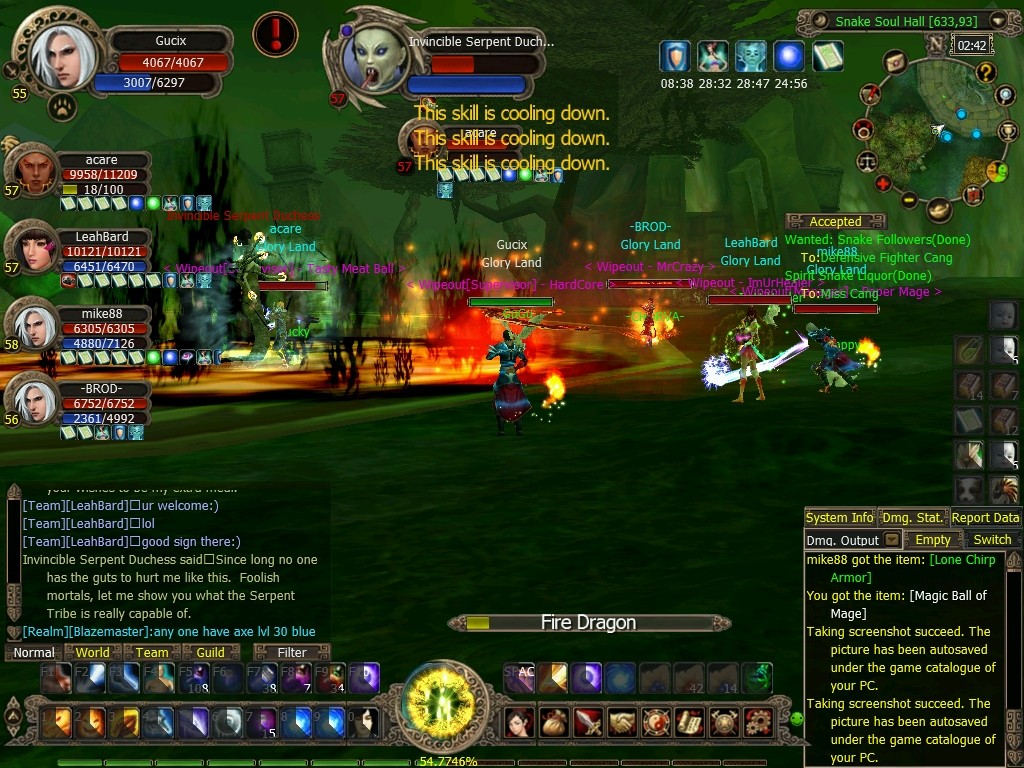
Task: Expand the Dmg. Output dropdown
Action: coord(892,539)
